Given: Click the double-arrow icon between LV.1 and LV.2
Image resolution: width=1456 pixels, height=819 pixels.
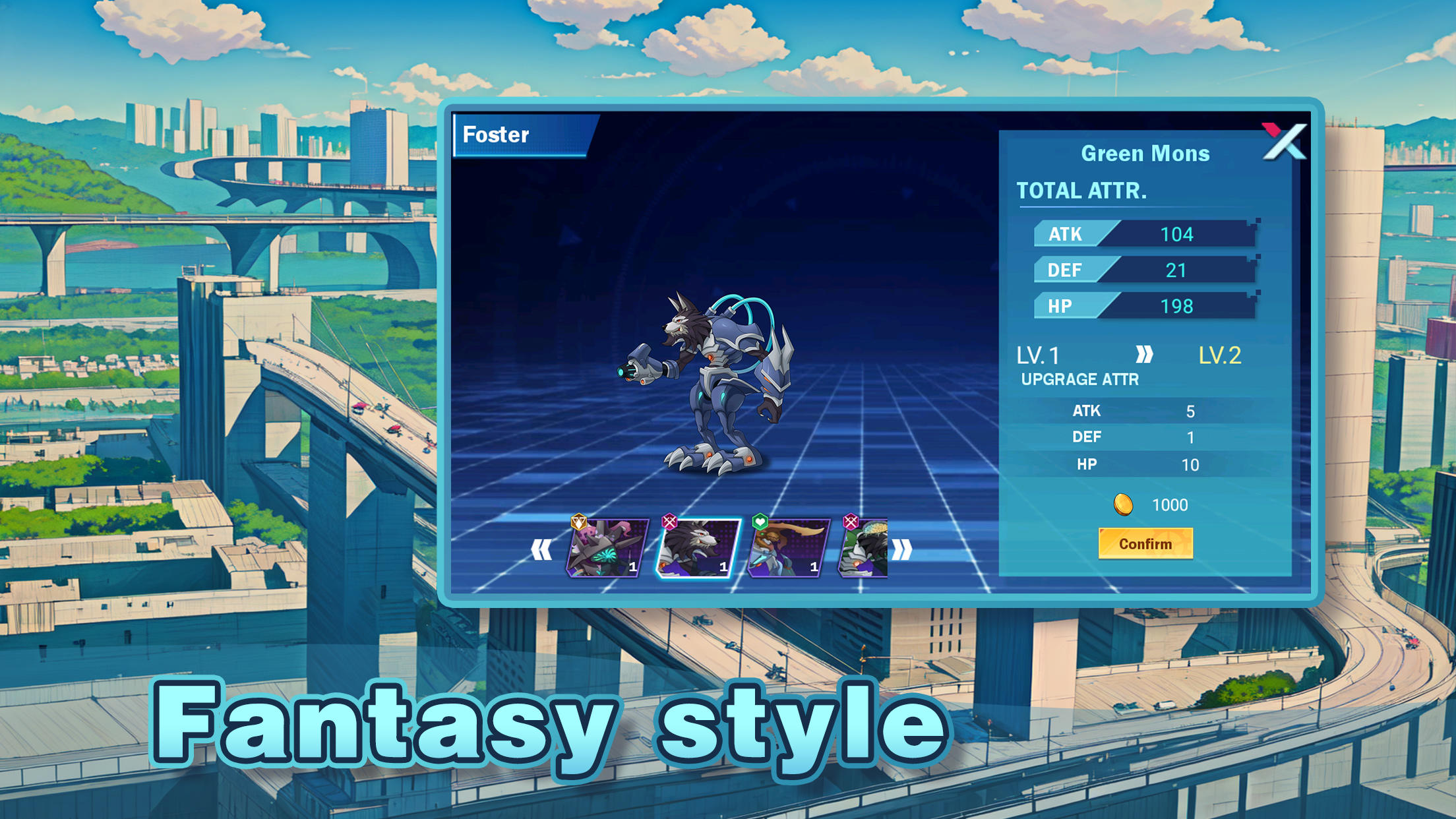Looking at the screenshot, I should point(1145,355).
